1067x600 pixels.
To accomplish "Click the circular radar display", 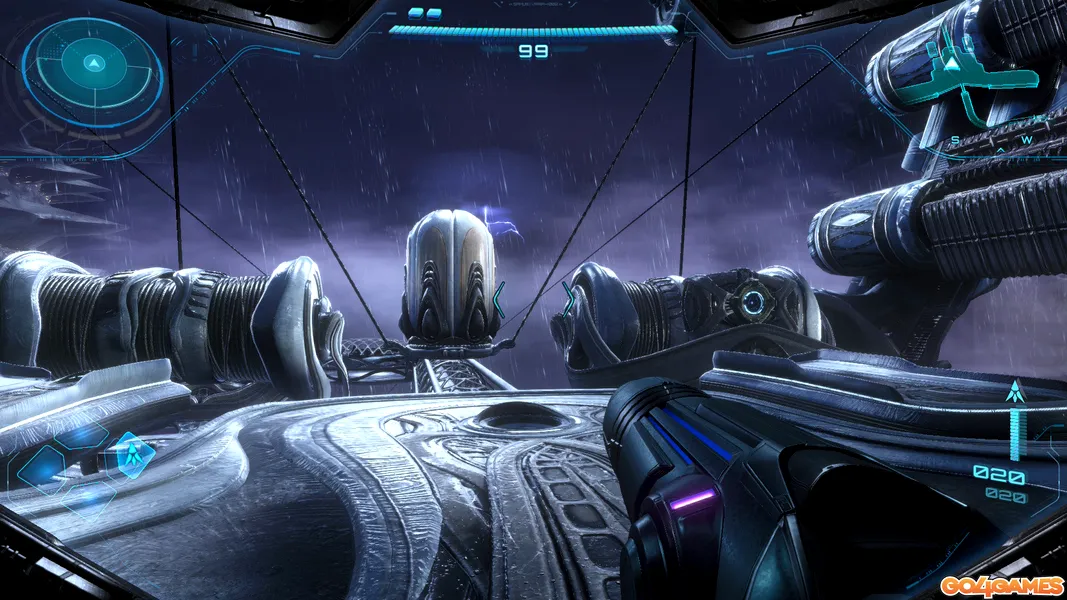I will (x=93, y=66).
